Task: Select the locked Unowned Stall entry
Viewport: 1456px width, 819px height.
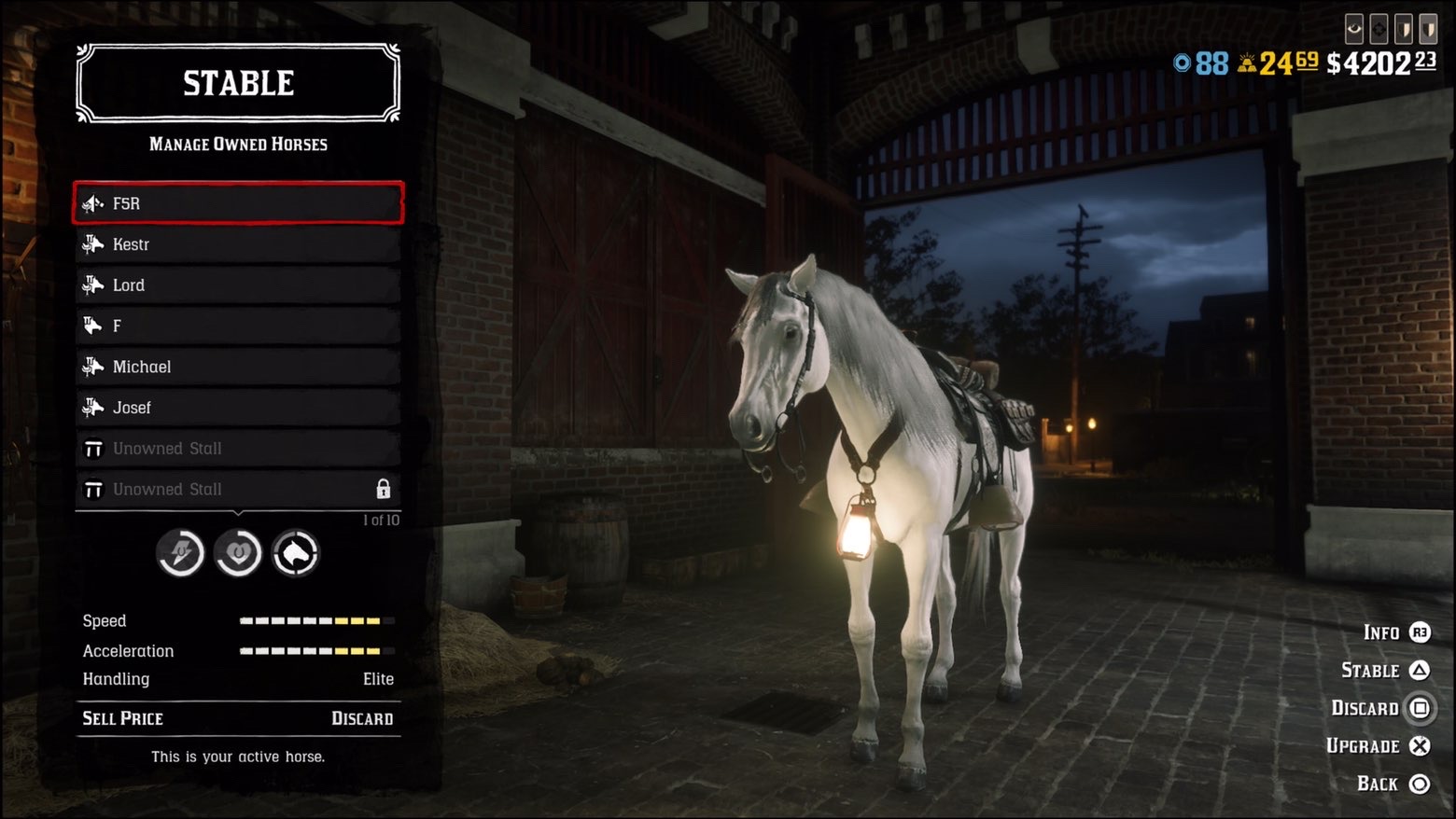Action: [x=238, y=490]
